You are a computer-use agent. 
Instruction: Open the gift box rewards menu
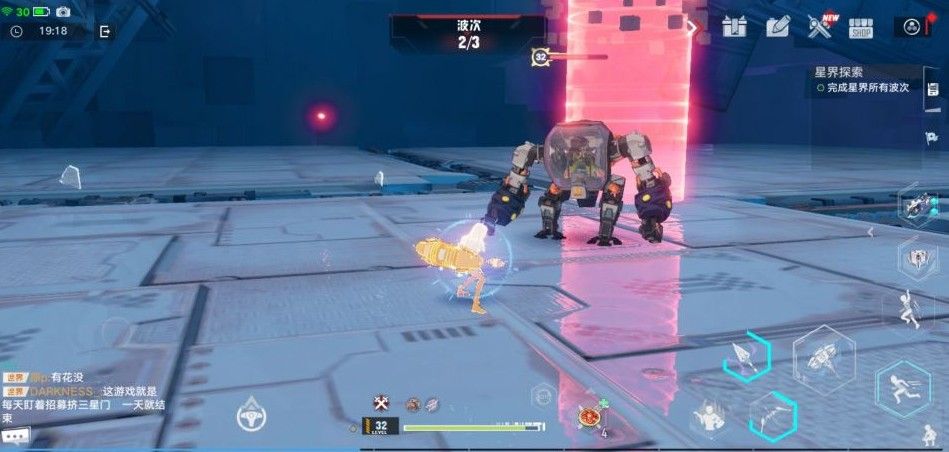point(735,27)
